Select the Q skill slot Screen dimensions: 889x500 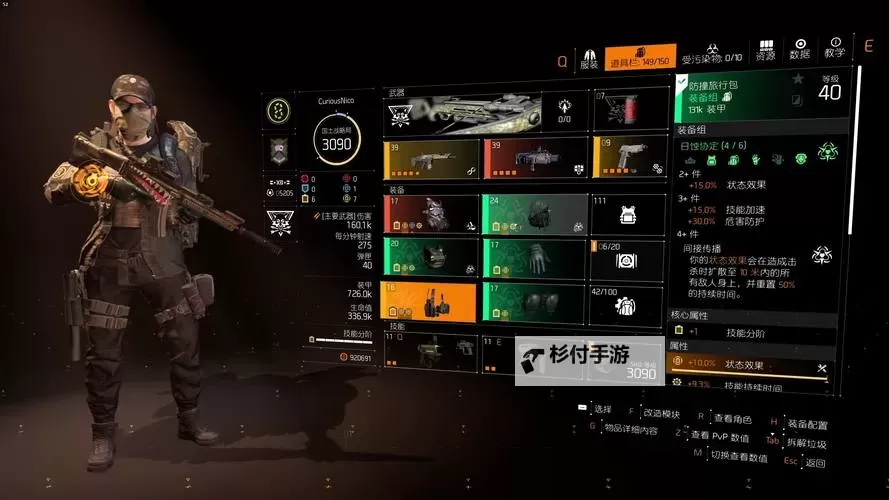tap(431, 352)
